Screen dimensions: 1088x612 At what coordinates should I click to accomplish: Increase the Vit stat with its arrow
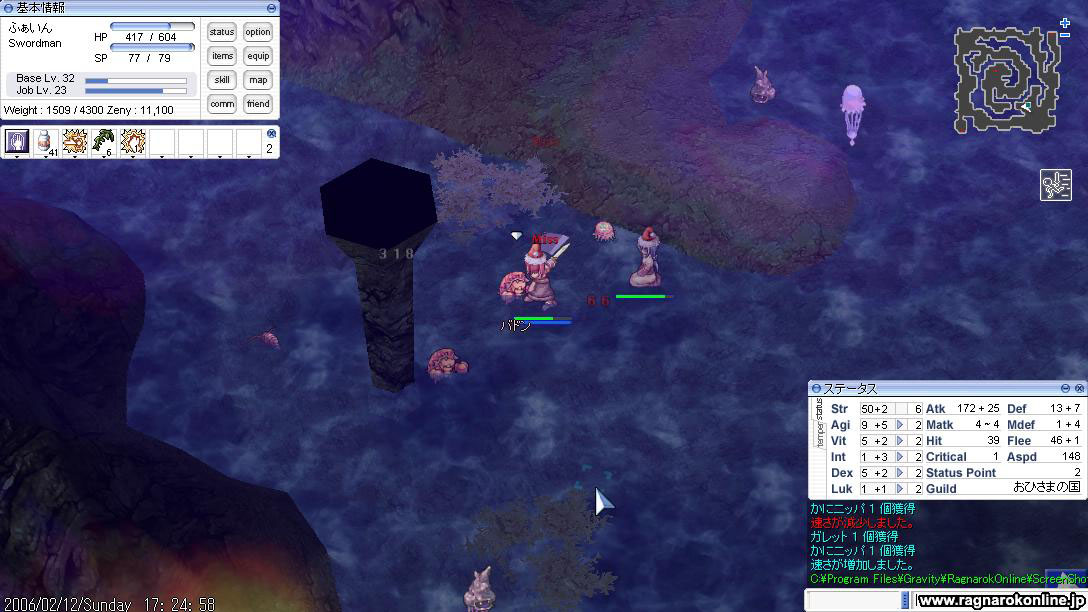click(900, 441)
